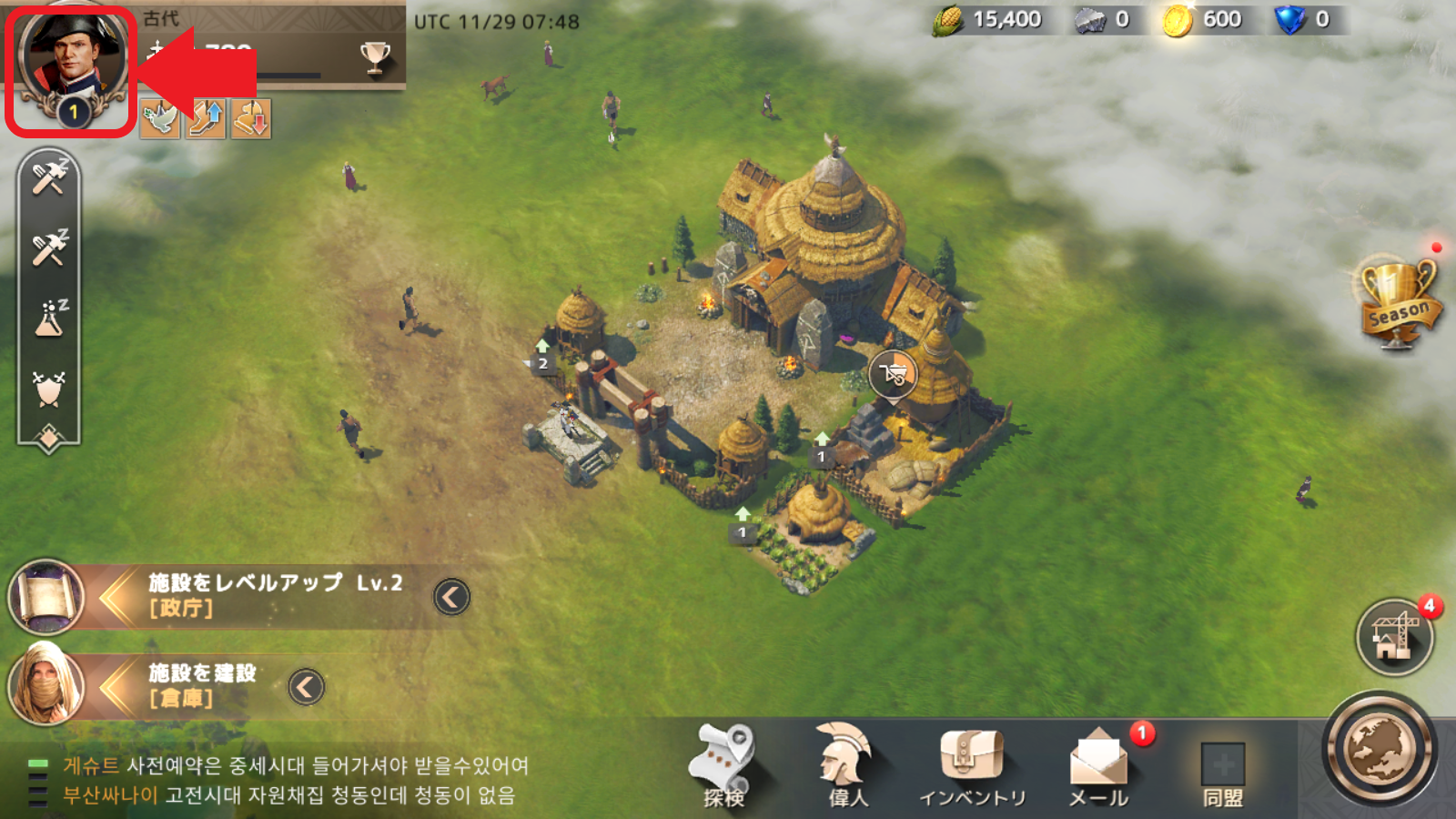Select the dove peace shield buff icon
The width and height of the screenshot is (1456, 819).
point(159,119)
